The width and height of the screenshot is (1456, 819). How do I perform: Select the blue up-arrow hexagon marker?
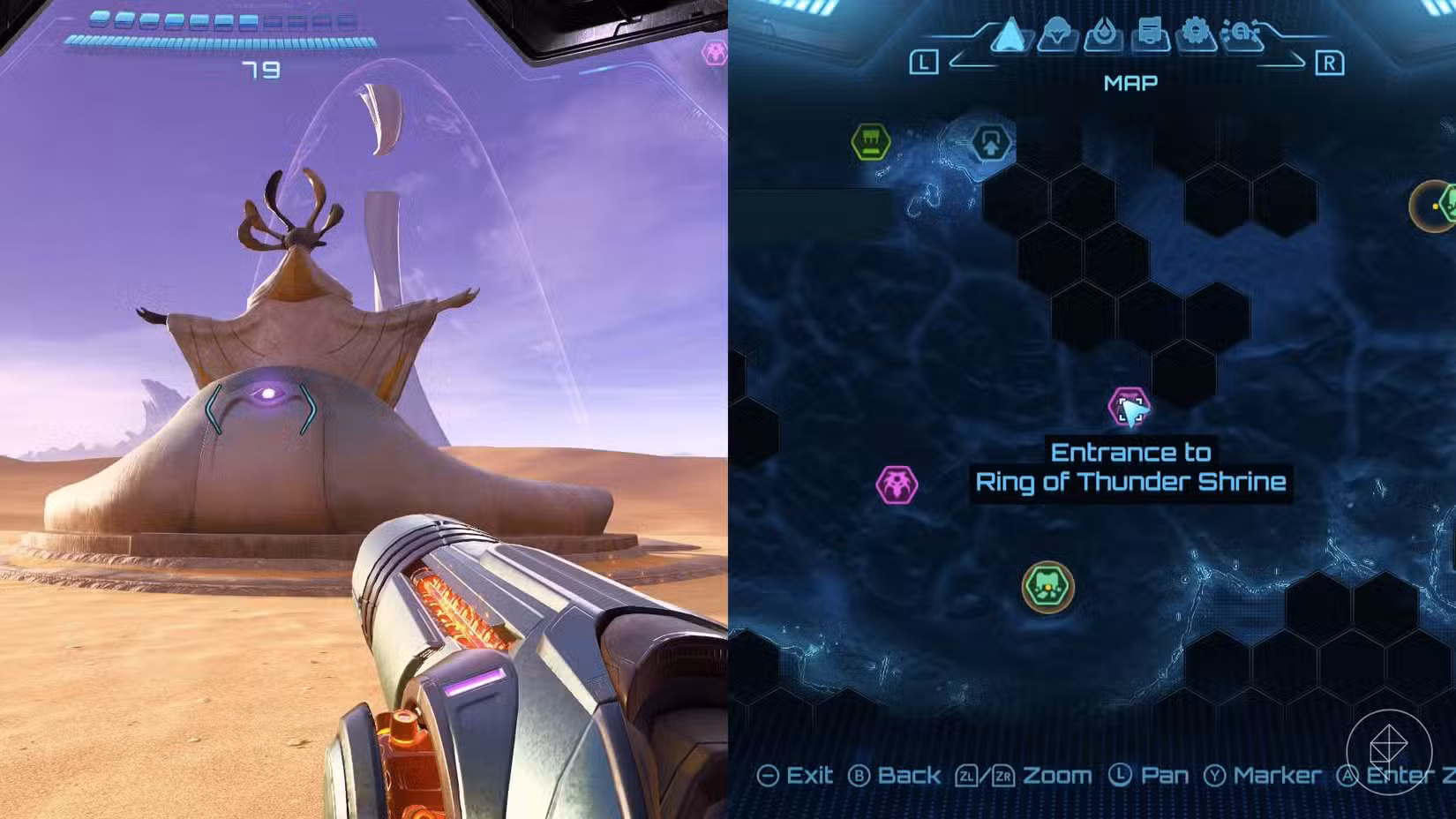991,143
